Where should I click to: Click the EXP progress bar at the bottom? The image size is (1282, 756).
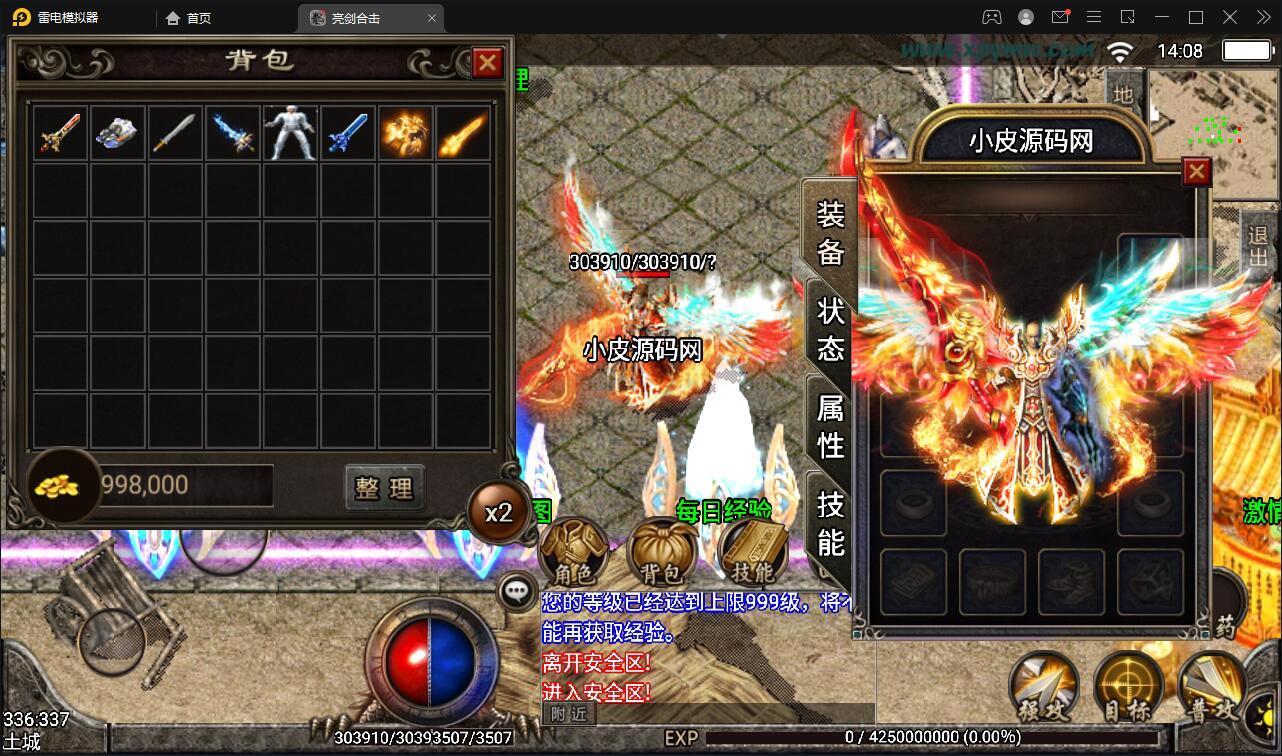(x=850, y=737)
